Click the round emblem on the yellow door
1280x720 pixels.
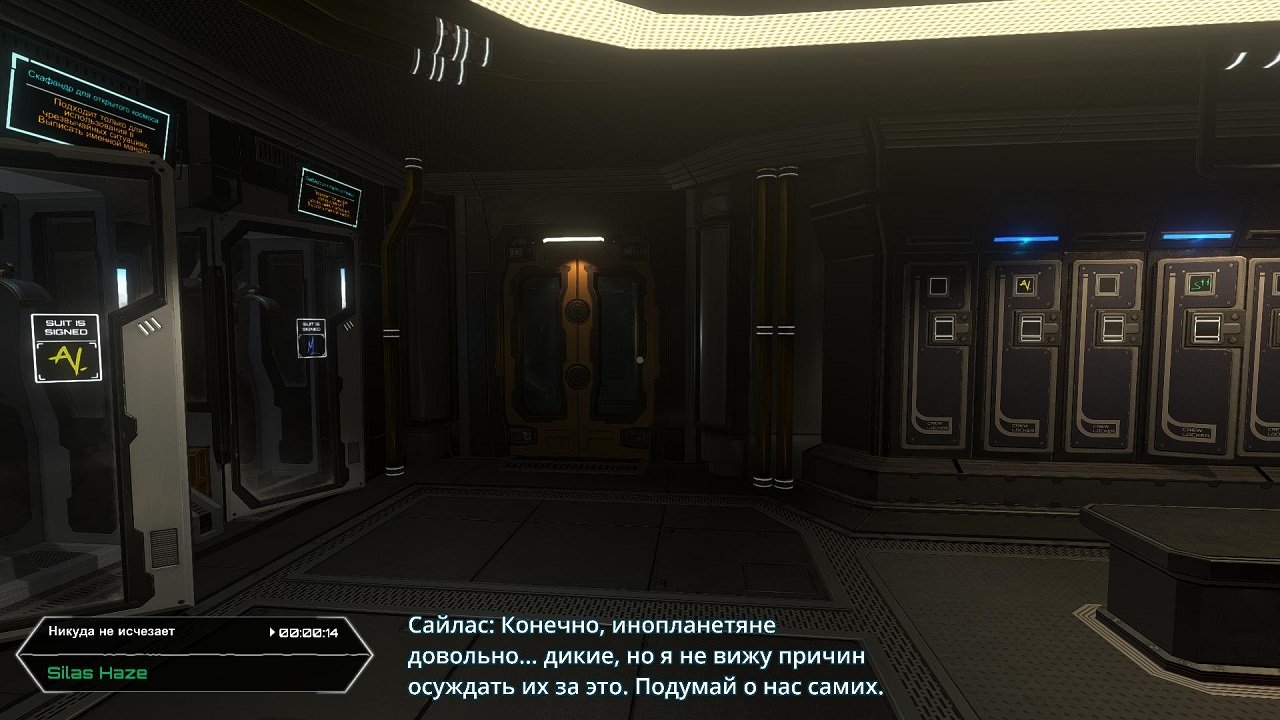click(575, 312)
